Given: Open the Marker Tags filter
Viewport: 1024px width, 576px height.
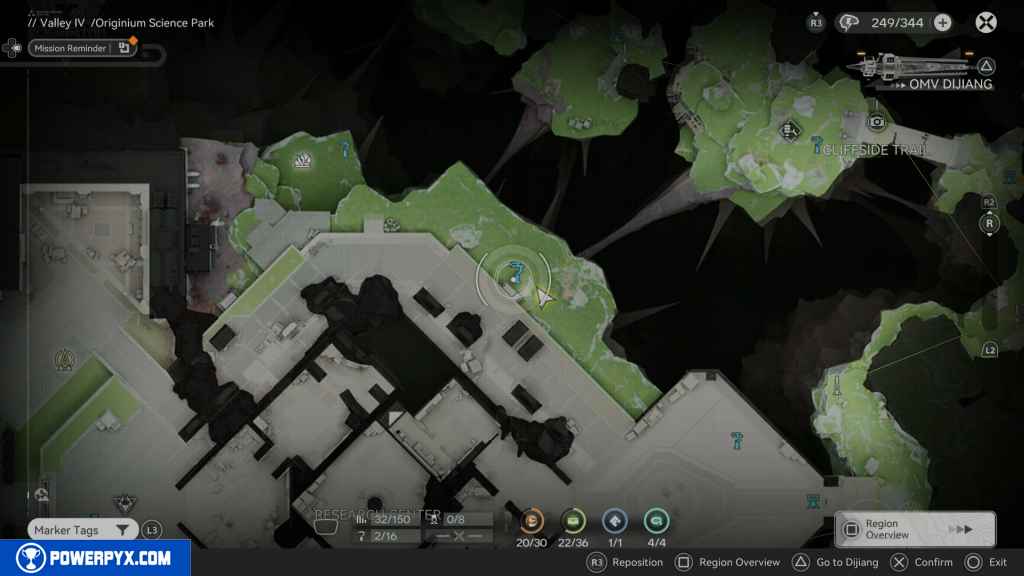Looking at the screenshot, I should pyautogui.click(x=82, y=530).
